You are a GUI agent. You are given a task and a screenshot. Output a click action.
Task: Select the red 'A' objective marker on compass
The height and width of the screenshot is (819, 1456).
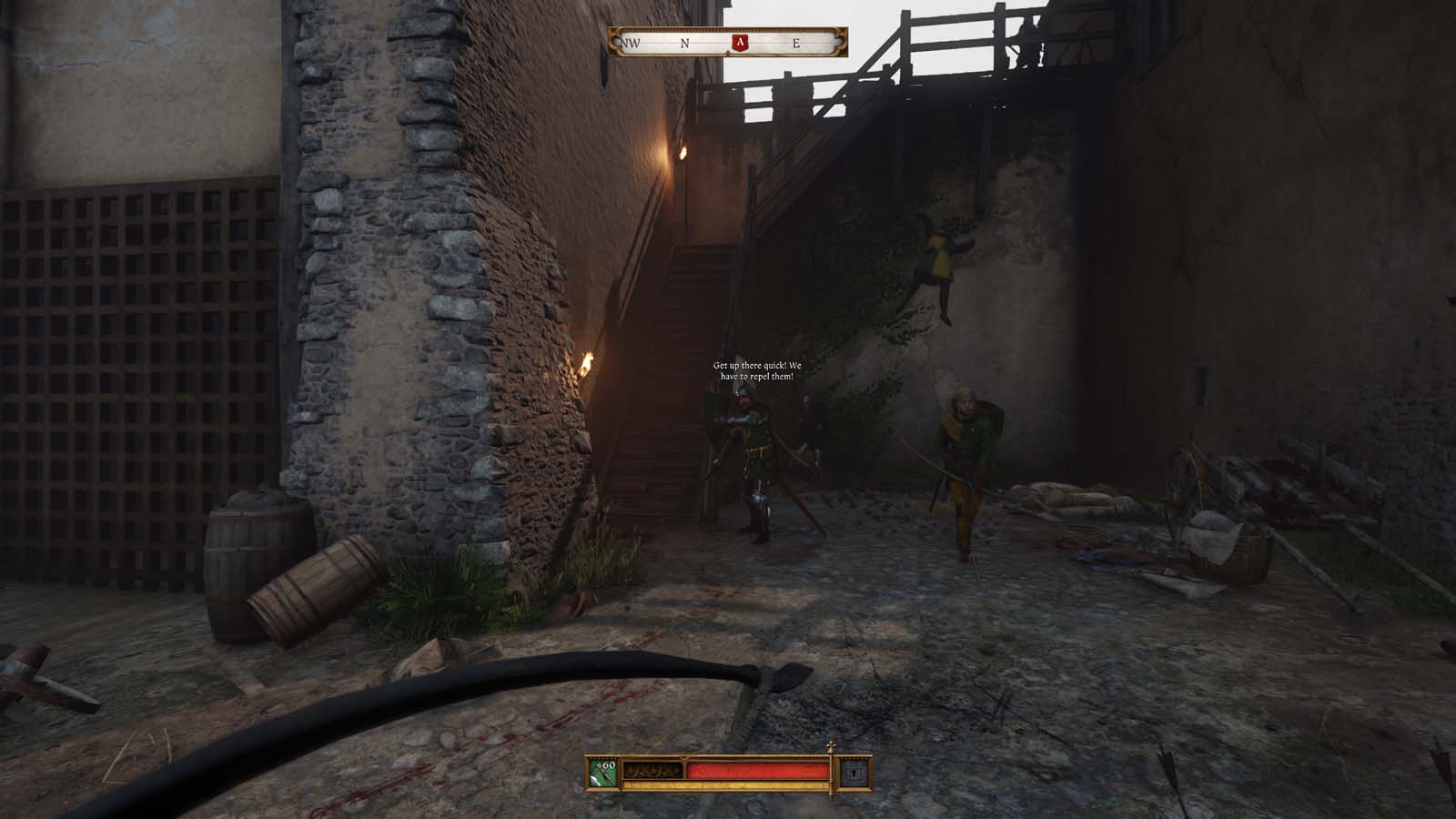[742, 41]
